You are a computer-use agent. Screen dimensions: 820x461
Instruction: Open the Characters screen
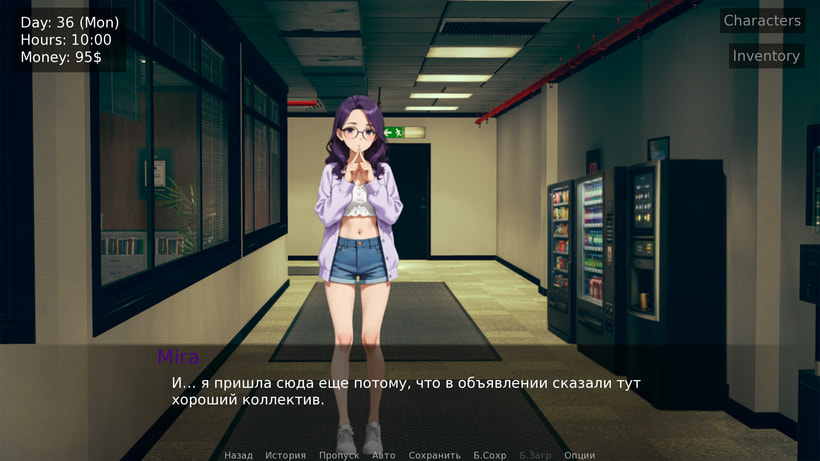761,21
